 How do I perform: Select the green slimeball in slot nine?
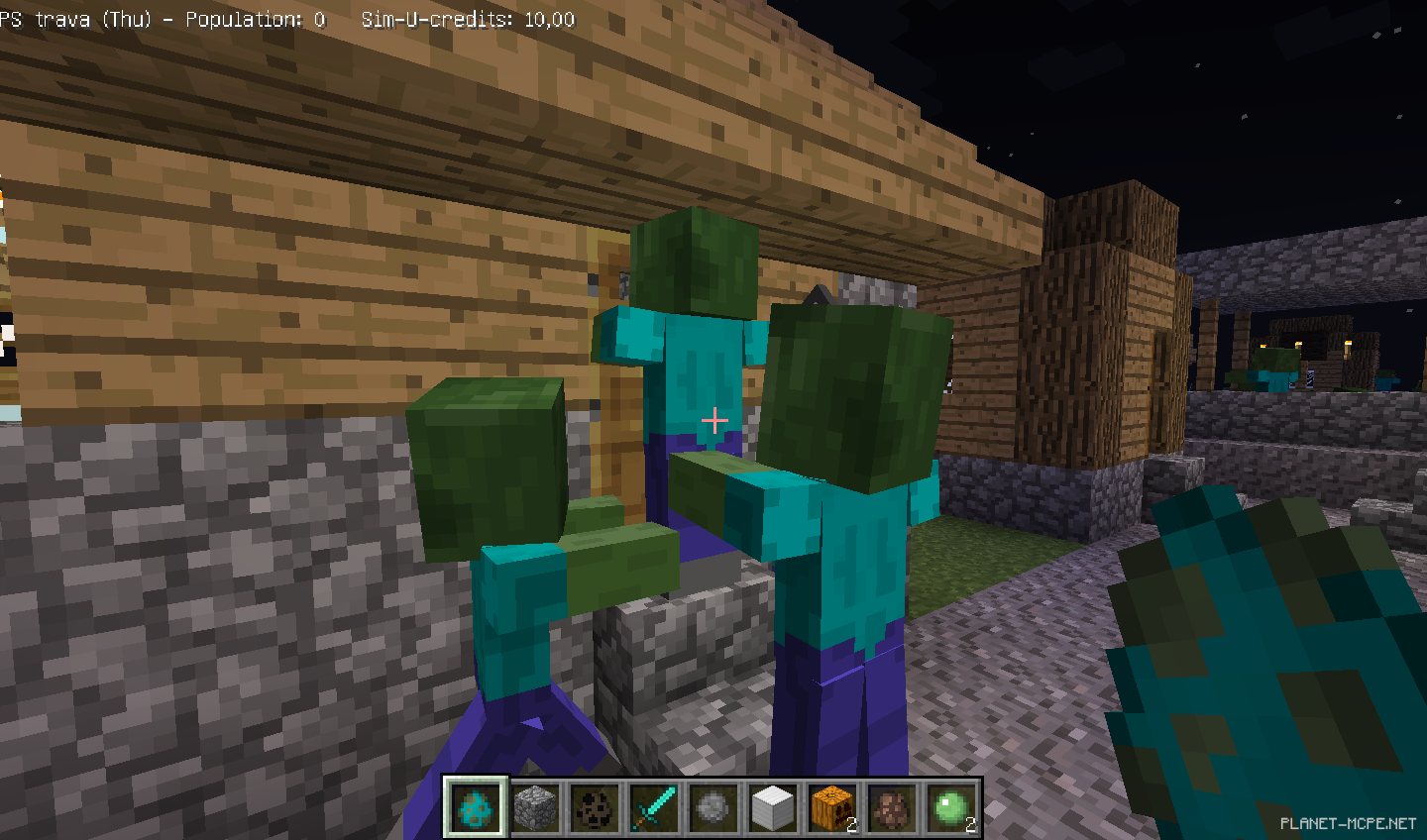(x=948, y=809)
